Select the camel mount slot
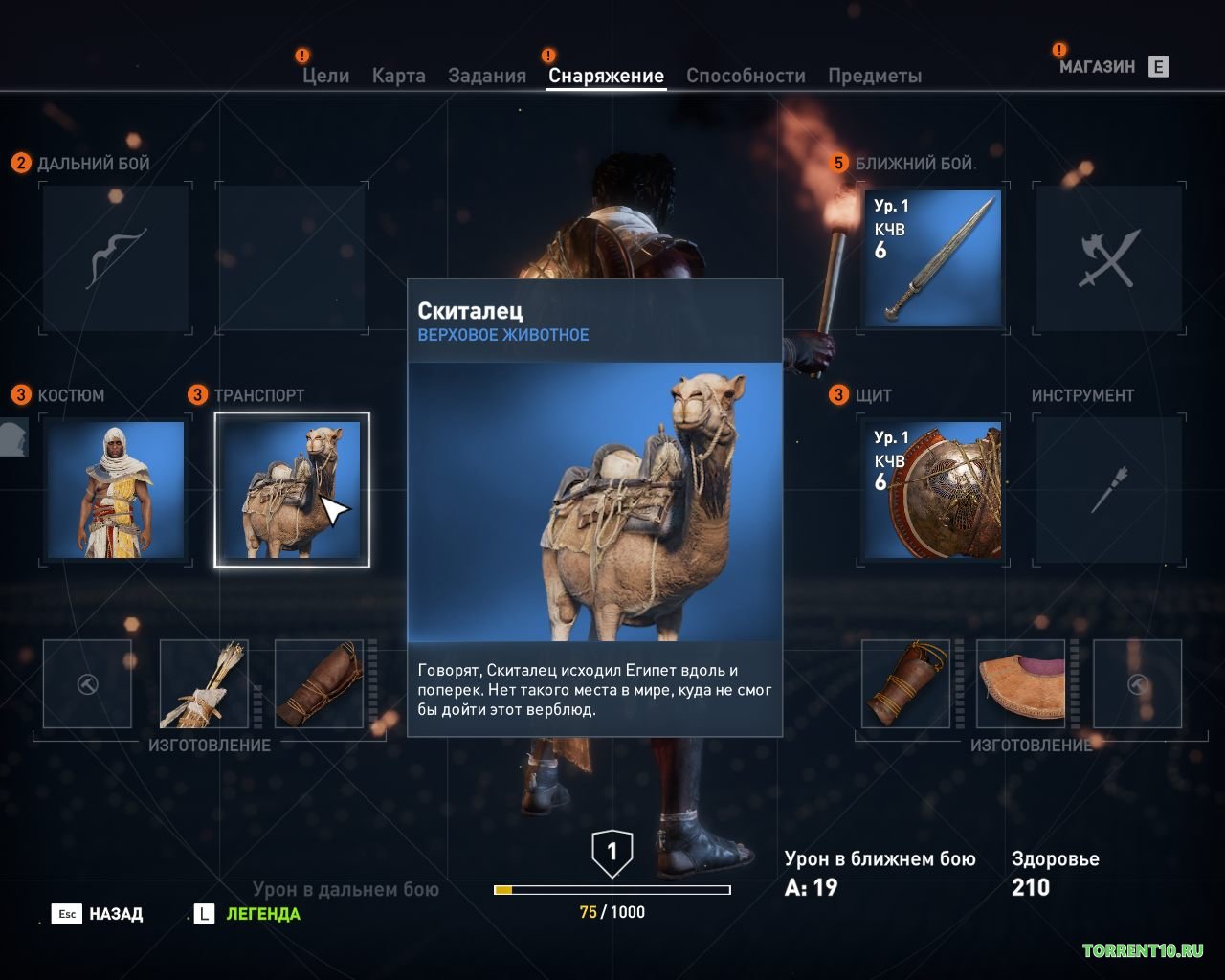 (x=291, y=490)
